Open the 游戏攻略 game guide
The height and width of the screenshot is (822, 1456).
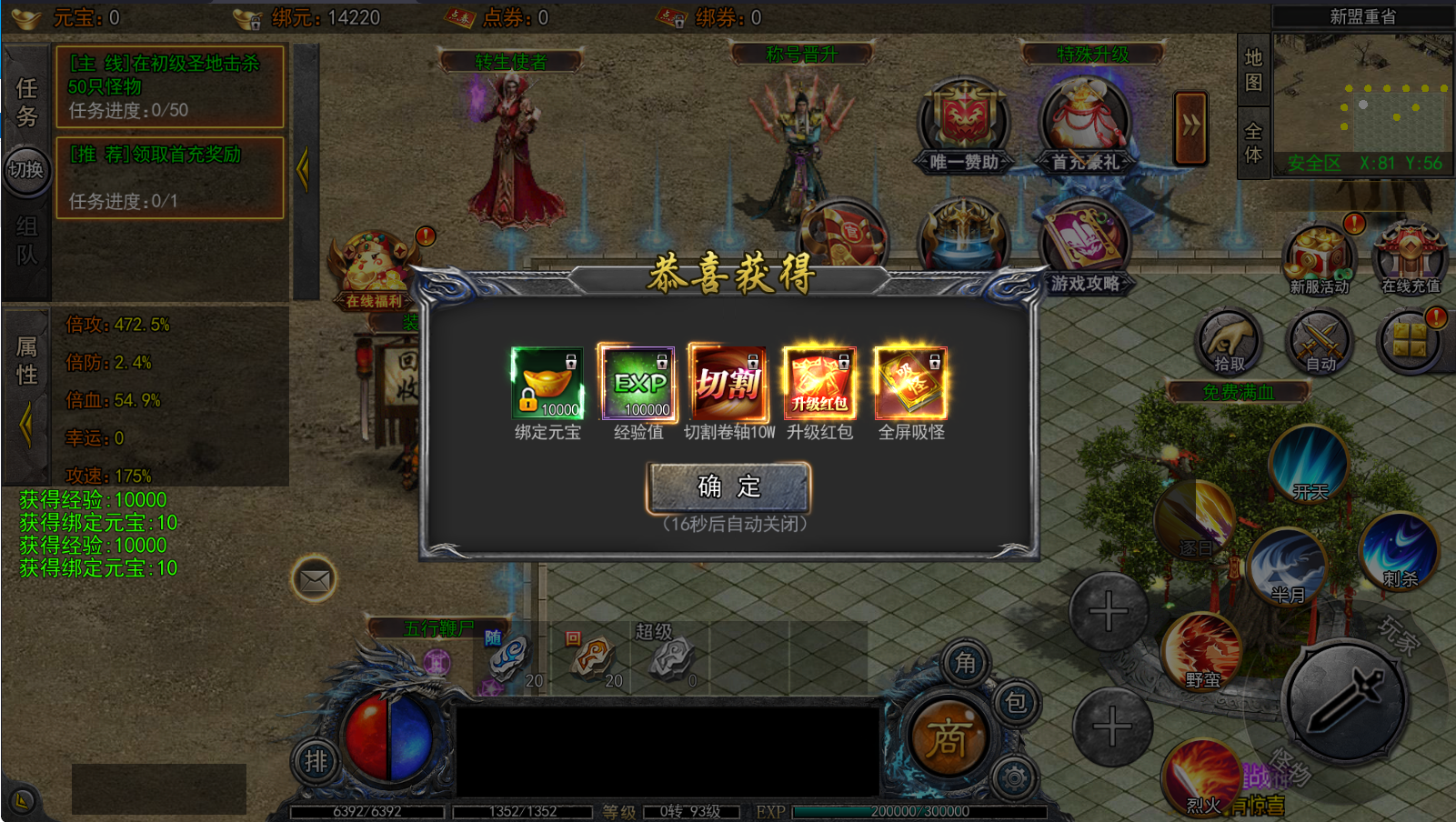tap(1084, 247)
